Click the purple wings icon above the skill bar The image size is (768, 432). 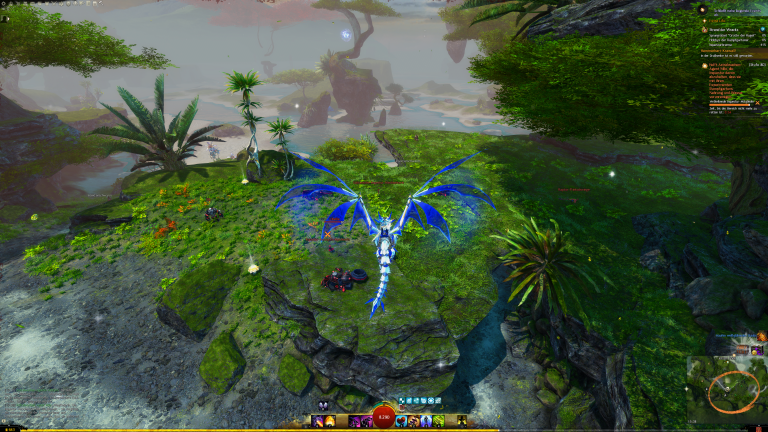(323, 406)
